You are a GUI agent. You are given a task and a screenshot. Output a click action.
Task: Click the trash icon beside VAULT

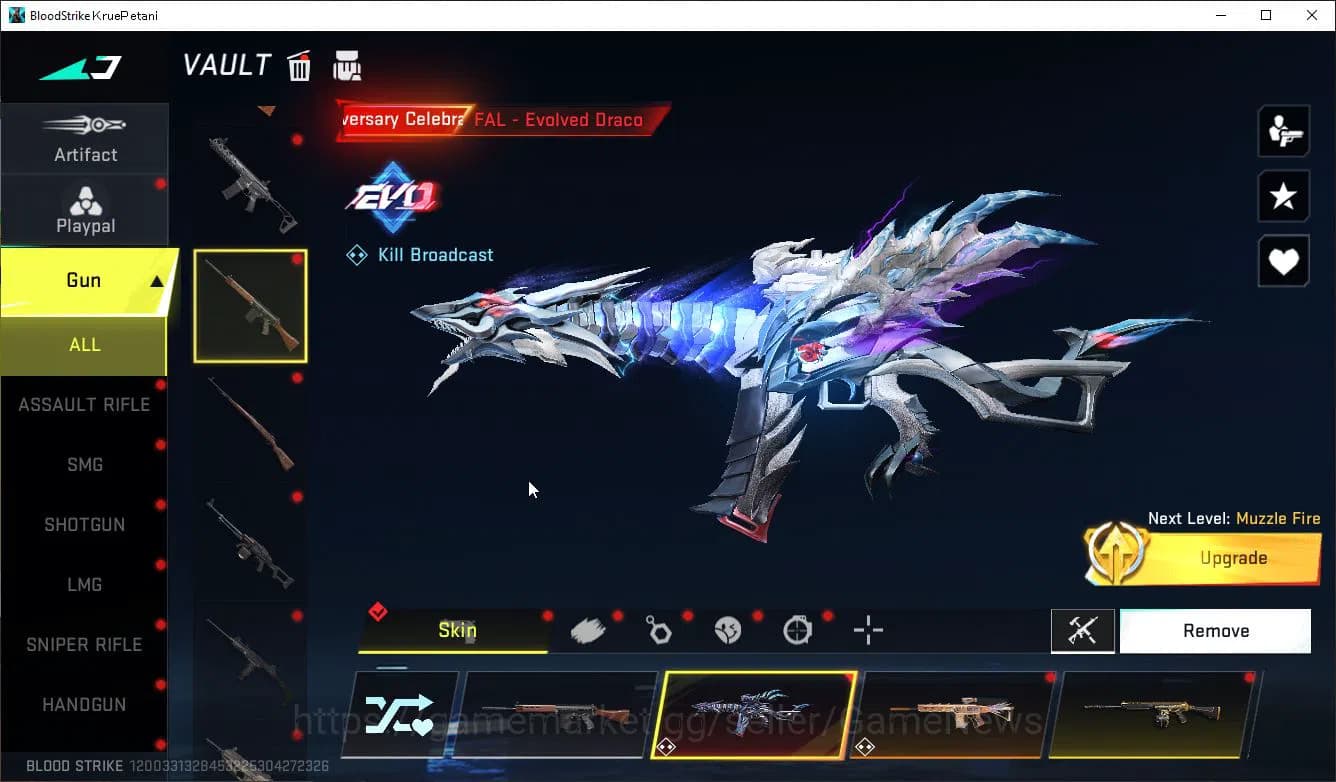[x=299, y=65]
